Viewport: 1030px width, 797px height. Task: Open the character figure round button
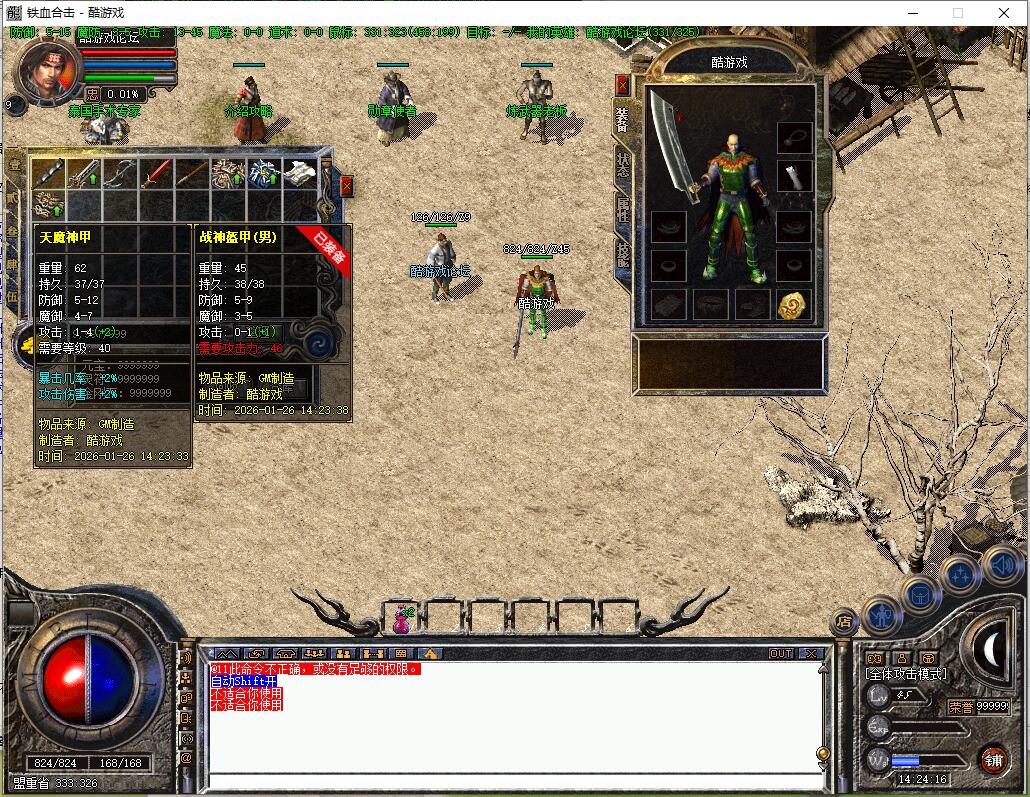(x=881, y=614)
